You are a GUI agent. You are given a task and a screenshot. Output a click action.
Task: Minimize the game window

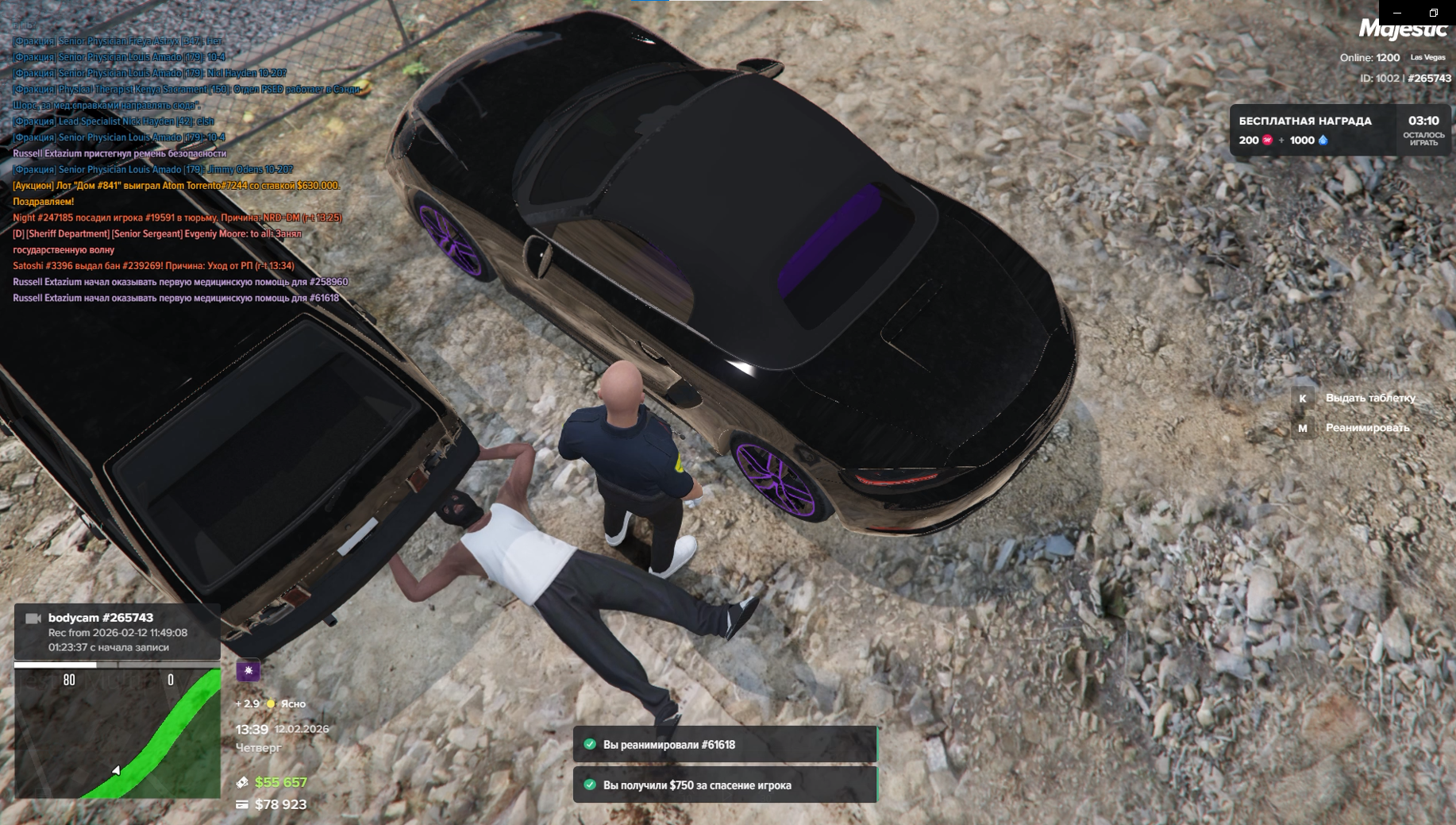click(1397, 13)
